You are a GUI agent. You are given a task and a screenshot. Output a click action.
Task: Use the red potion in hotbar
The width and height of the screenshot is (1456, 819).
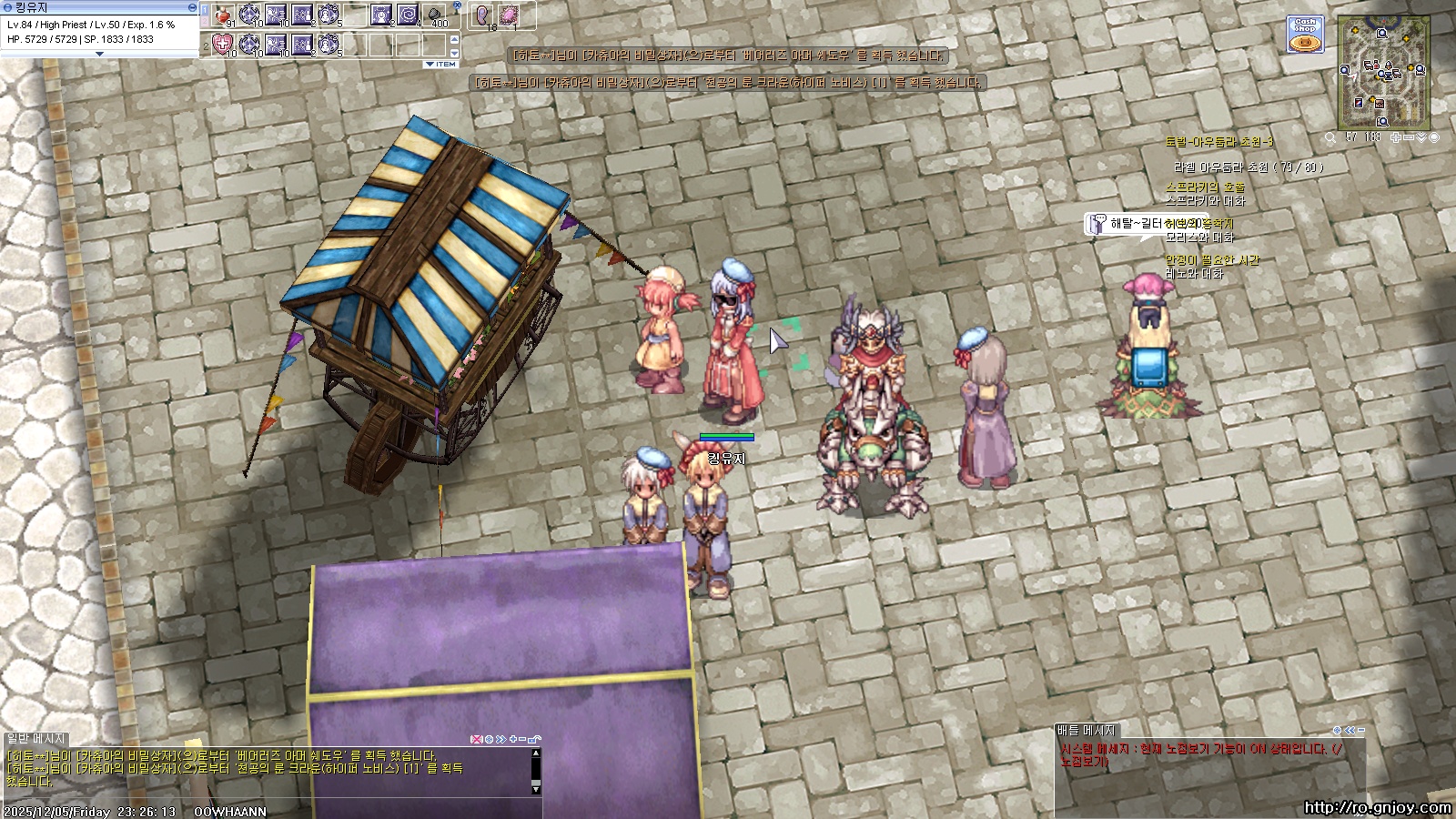[224, 15]
